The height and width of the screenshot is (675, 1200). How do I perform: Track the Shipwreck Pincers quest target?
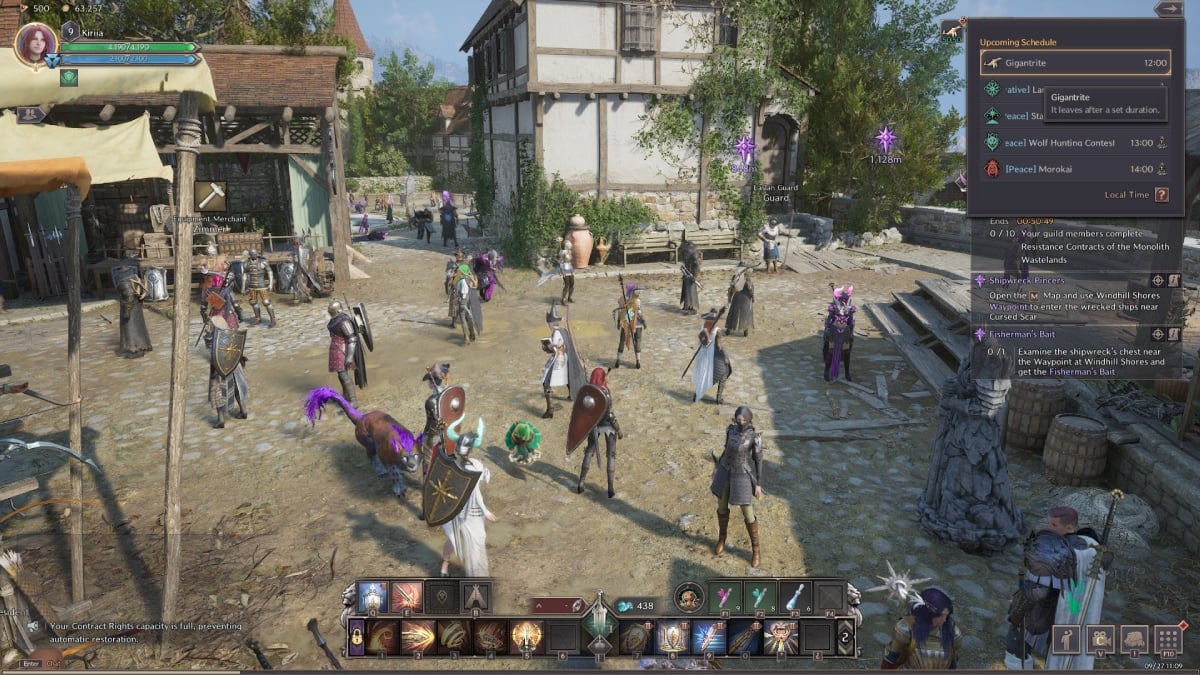click(x=1157, y=281)
